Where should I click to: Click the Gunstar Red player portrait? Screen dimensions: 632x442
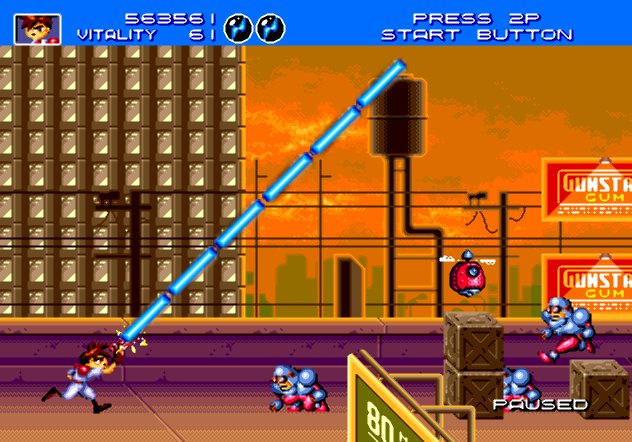(x=37, y=28)
